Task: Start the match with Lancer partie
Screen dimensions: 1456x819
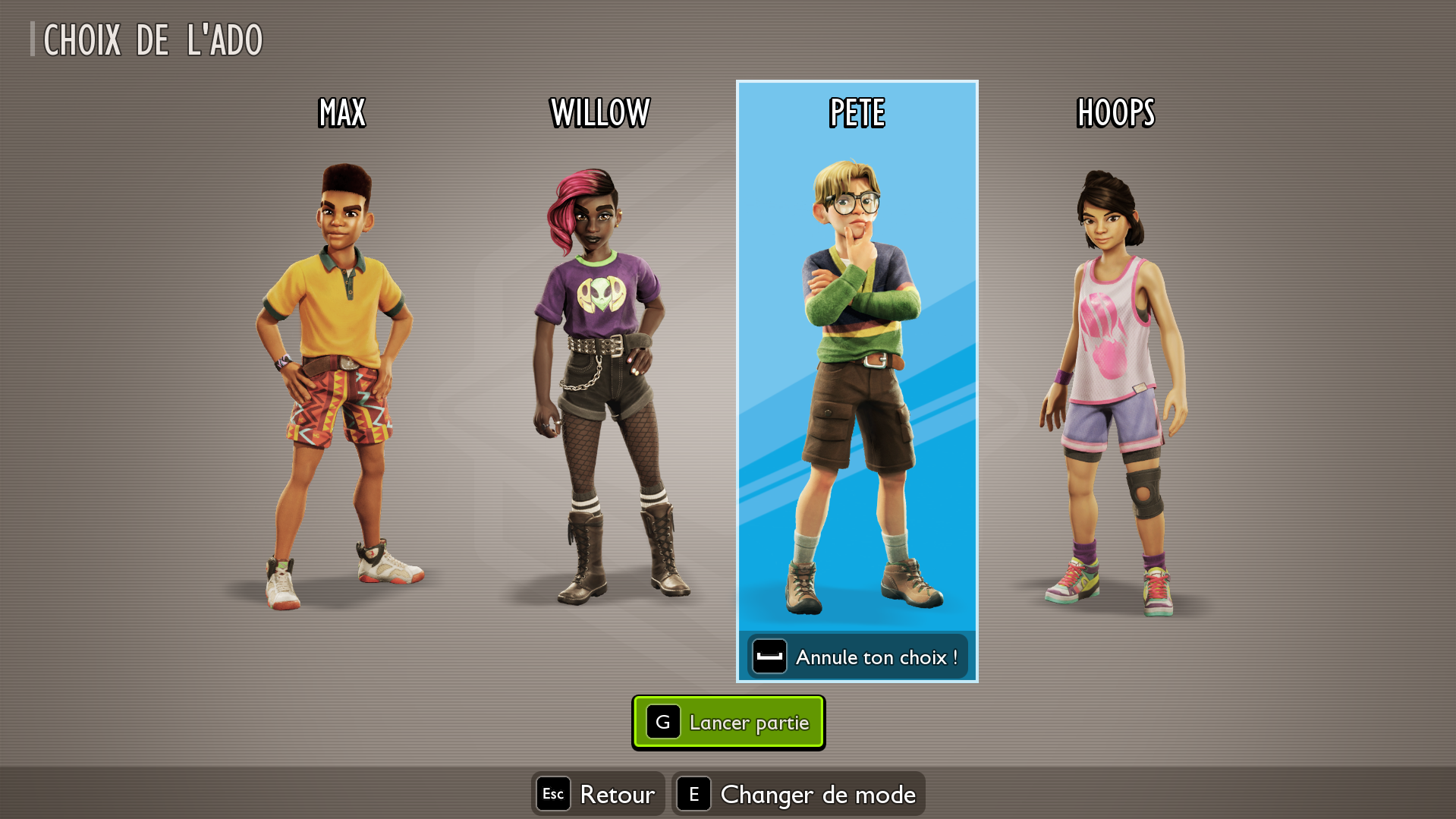Action: [728, 723]
